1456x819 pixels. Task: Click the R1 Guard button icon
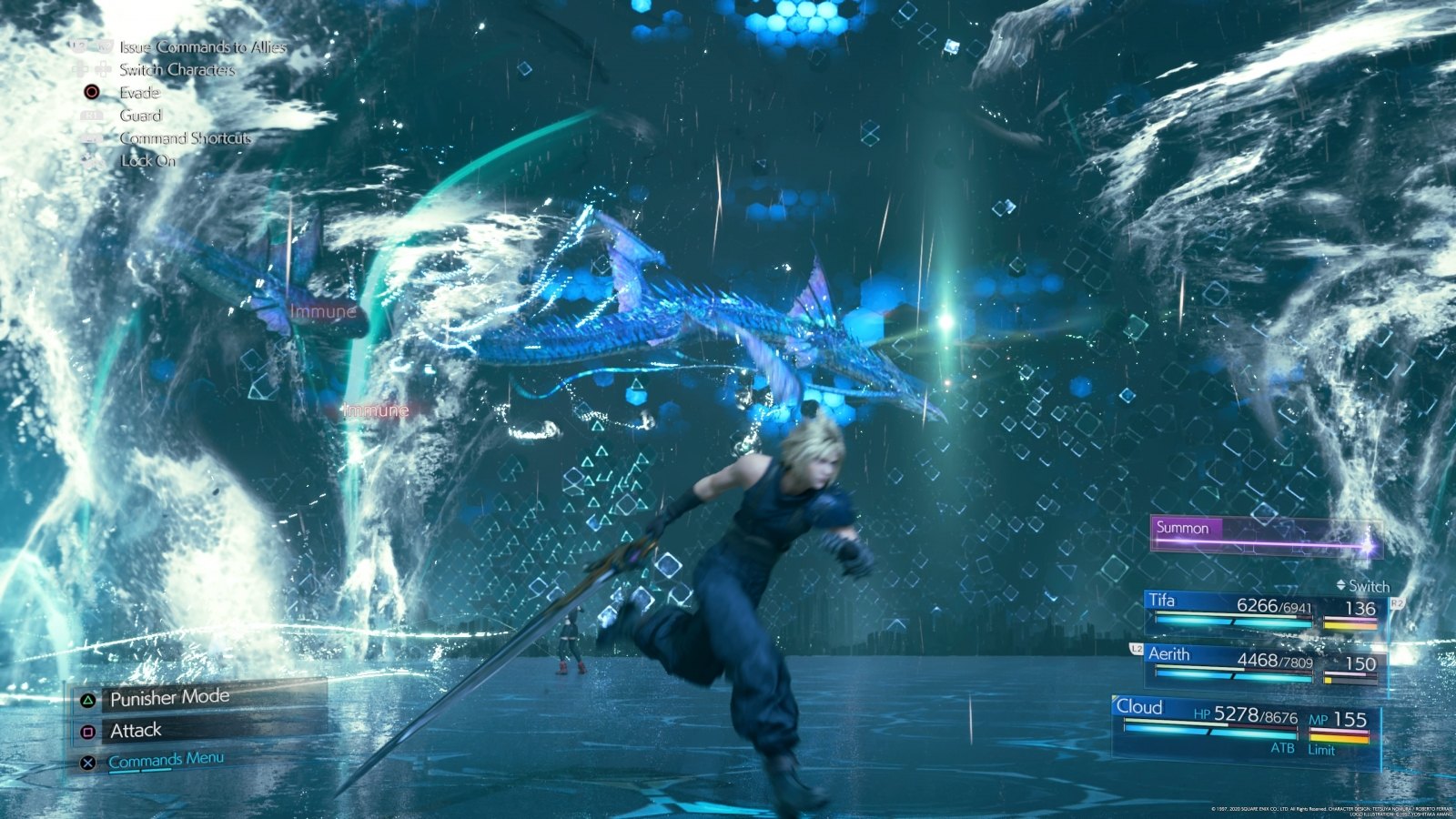90,116
